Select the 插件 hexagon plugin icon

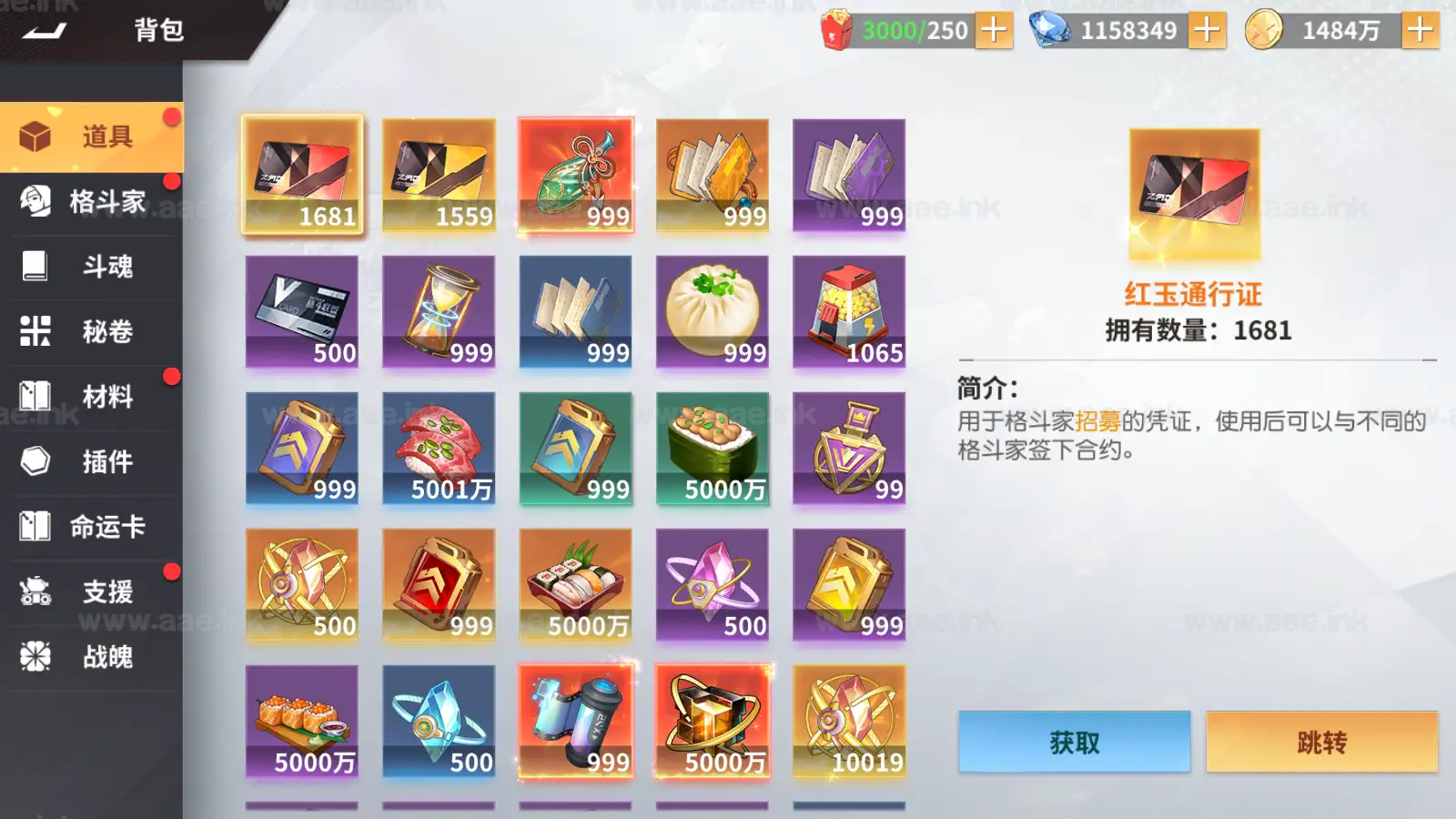pos(35,462)
